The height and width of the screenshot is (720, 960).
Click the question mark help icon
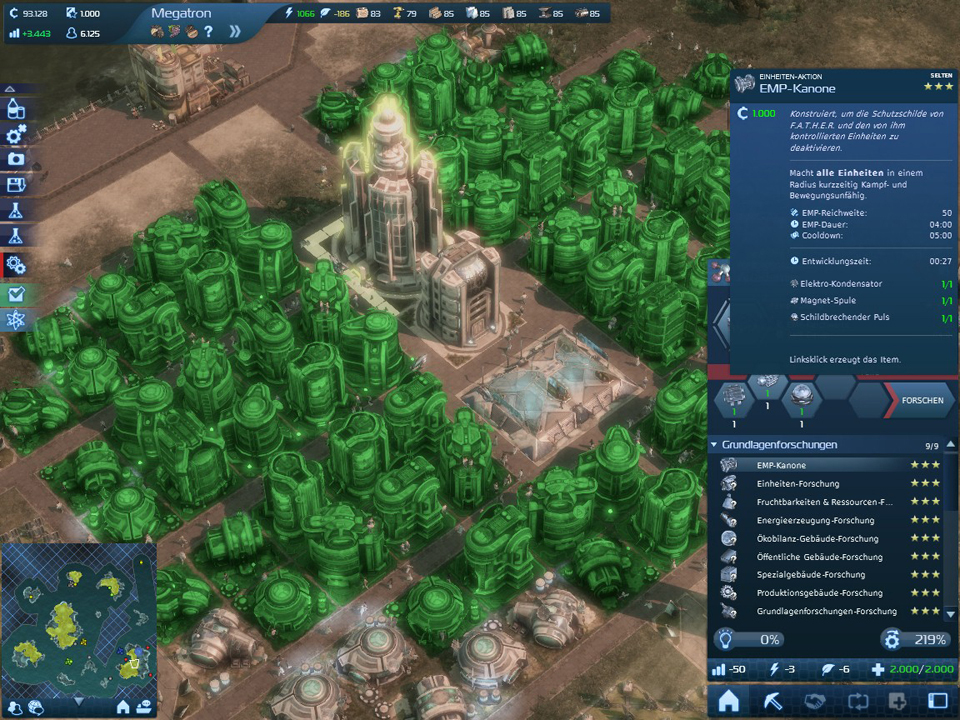tap(208, 32)
